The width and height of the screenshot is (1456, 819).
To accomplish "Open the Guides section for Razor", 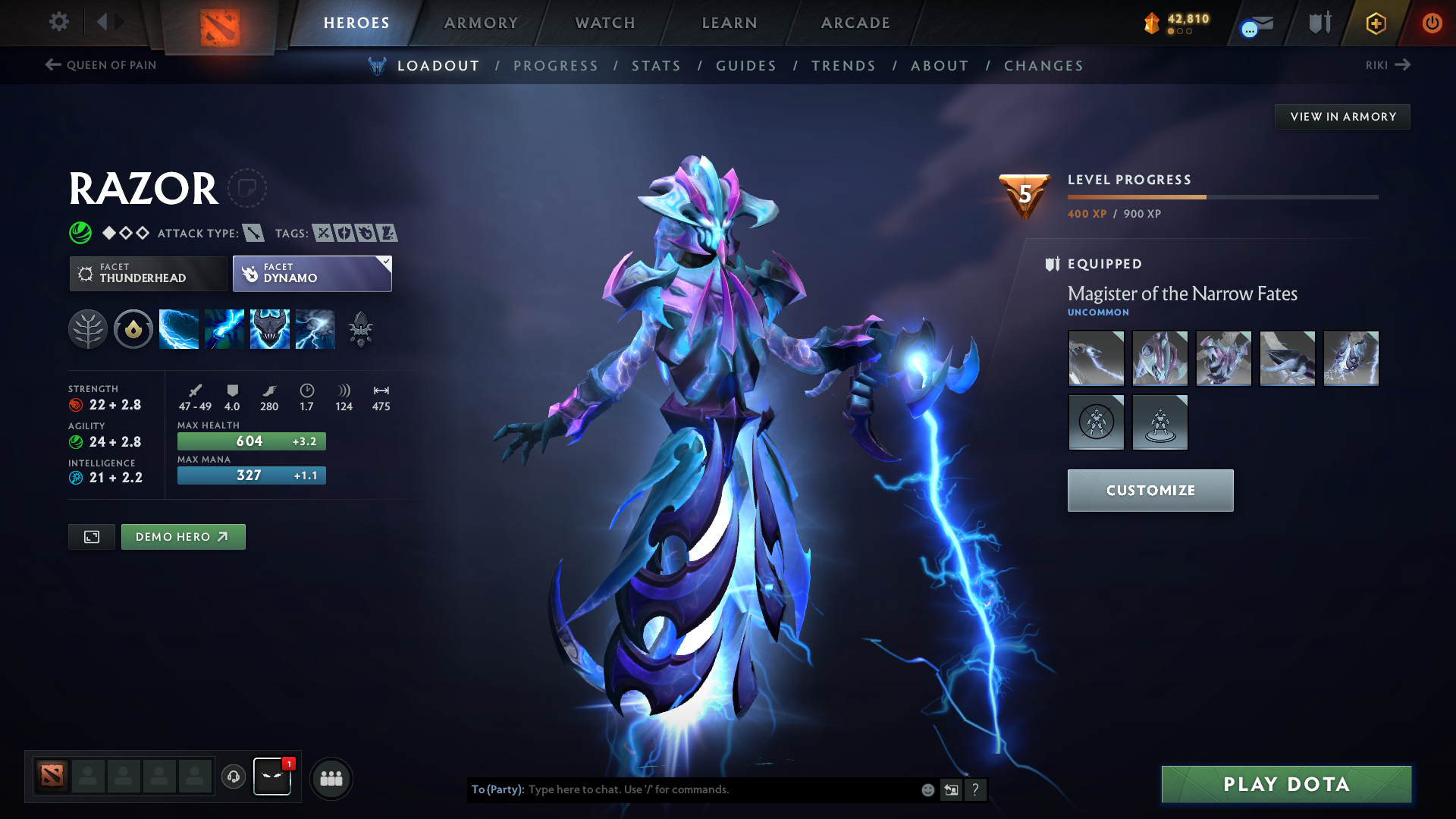I will pyautogui.click(x=745, y=66).
